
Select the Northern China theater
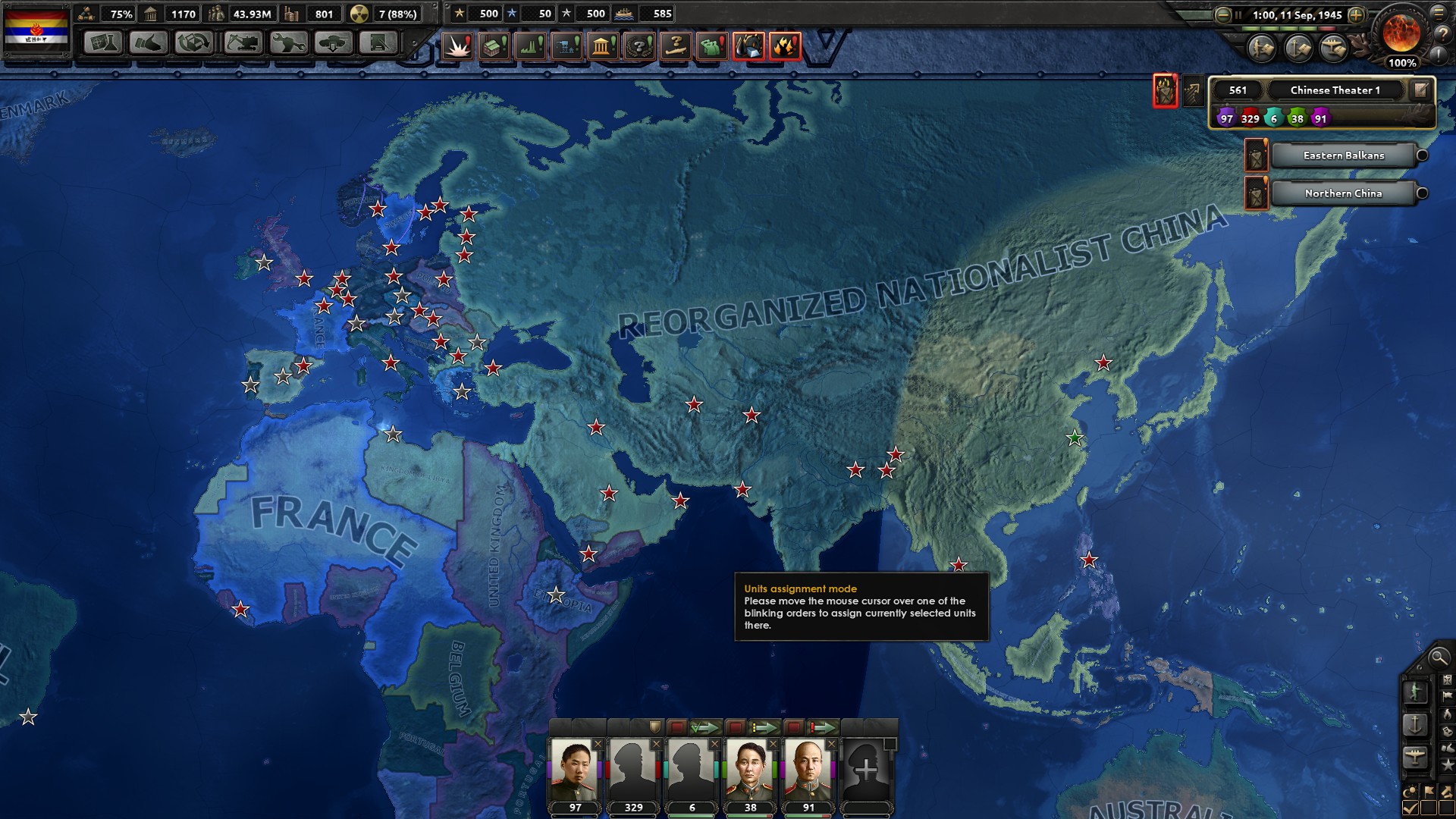[1343, 193]
